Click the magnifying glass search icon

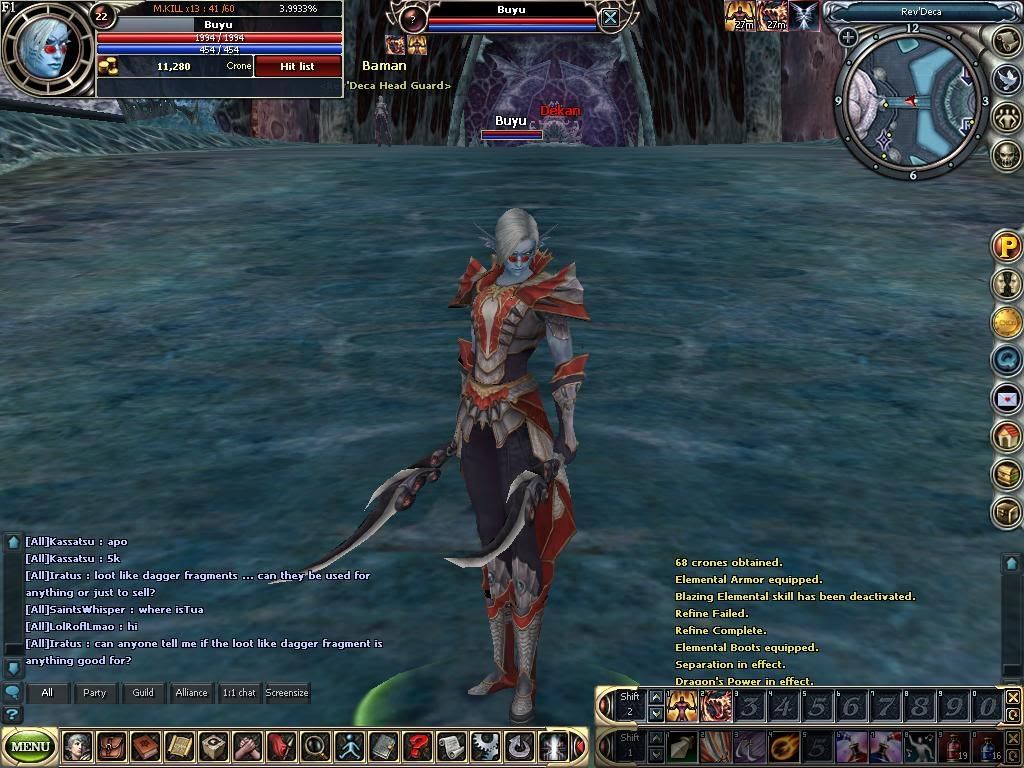tap(315, 746)
